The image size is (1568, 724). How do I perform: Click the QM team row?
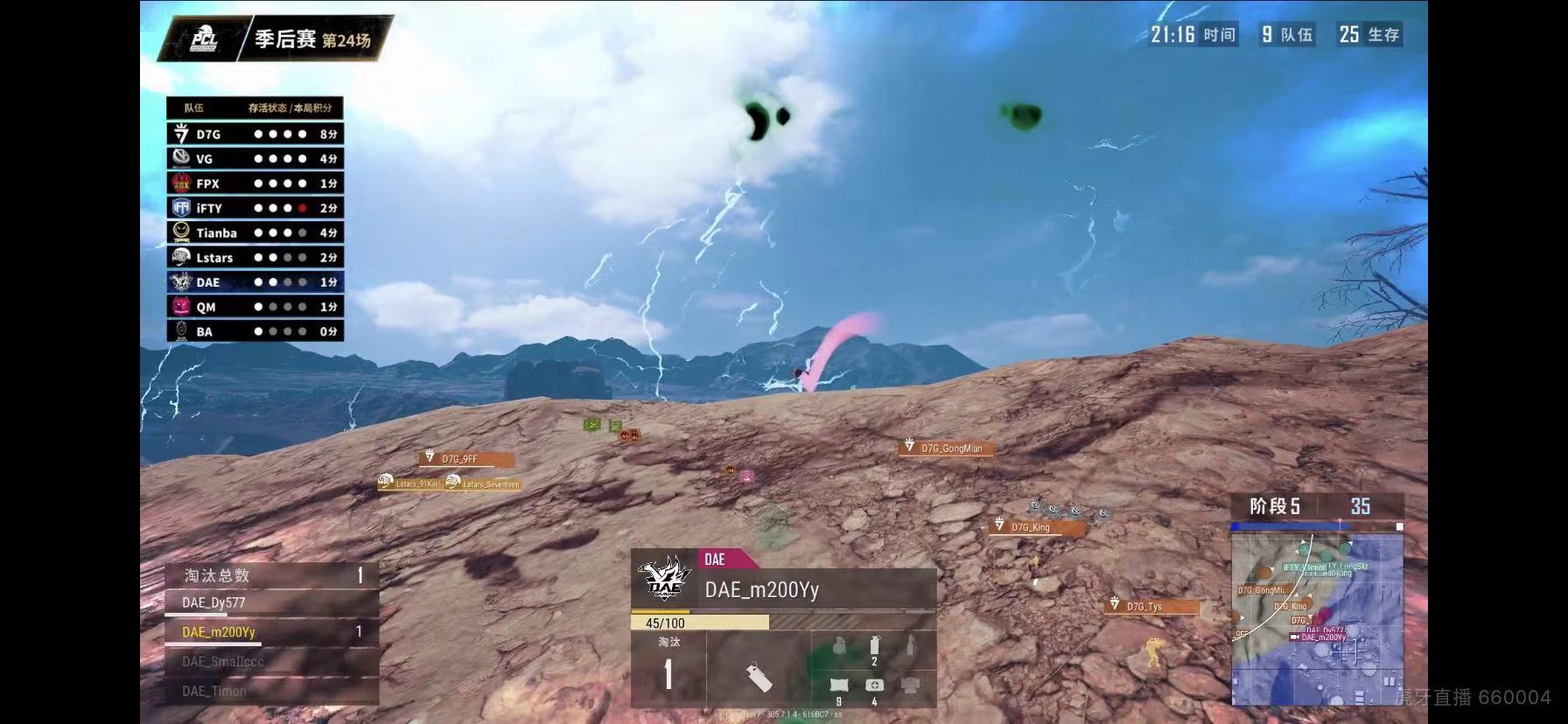pyautogui.click(x=255, y=307)
